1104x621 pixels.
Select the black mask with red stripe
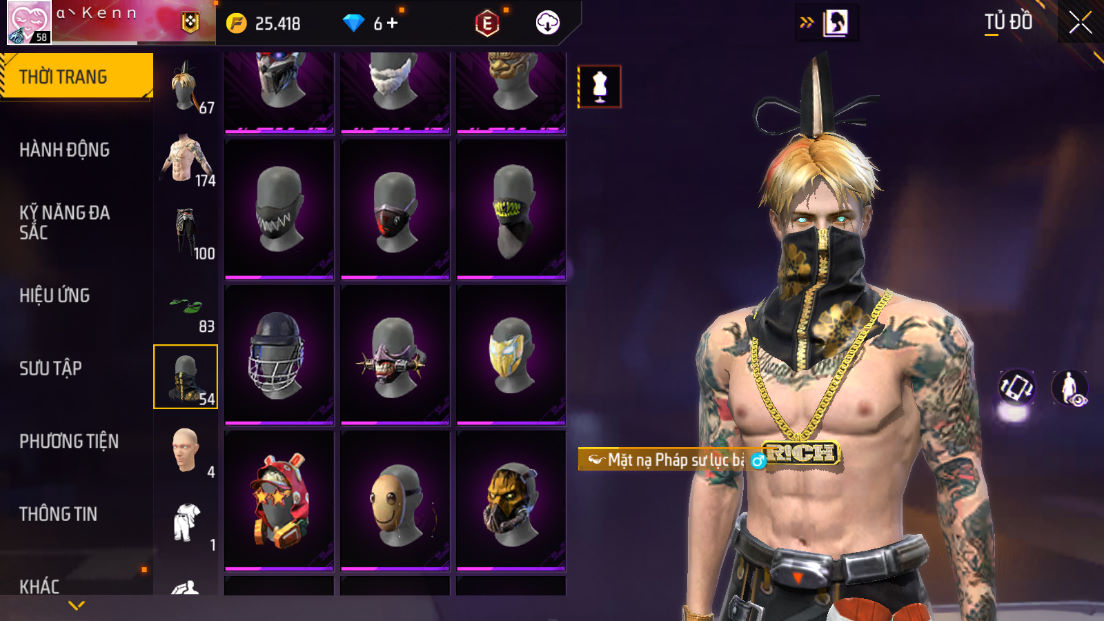tap(396, 210)
